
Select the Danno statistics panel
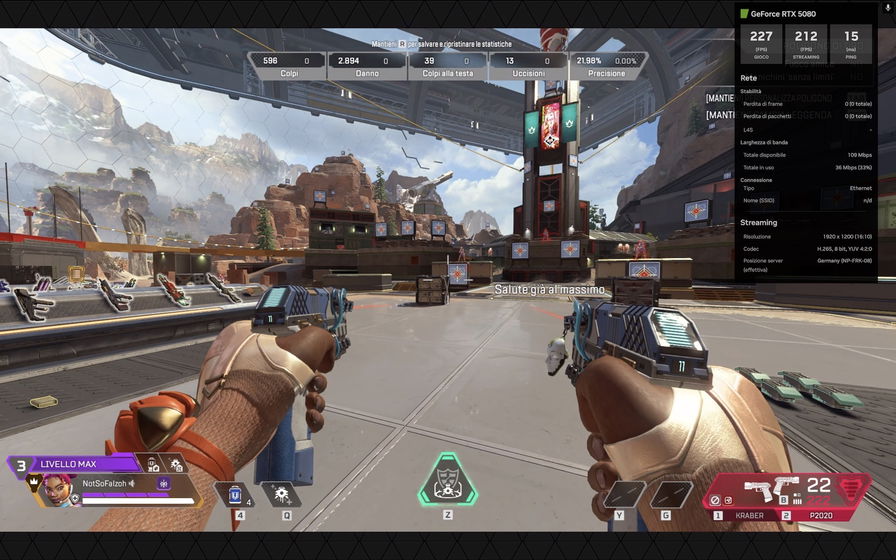(x=367, y=66)
